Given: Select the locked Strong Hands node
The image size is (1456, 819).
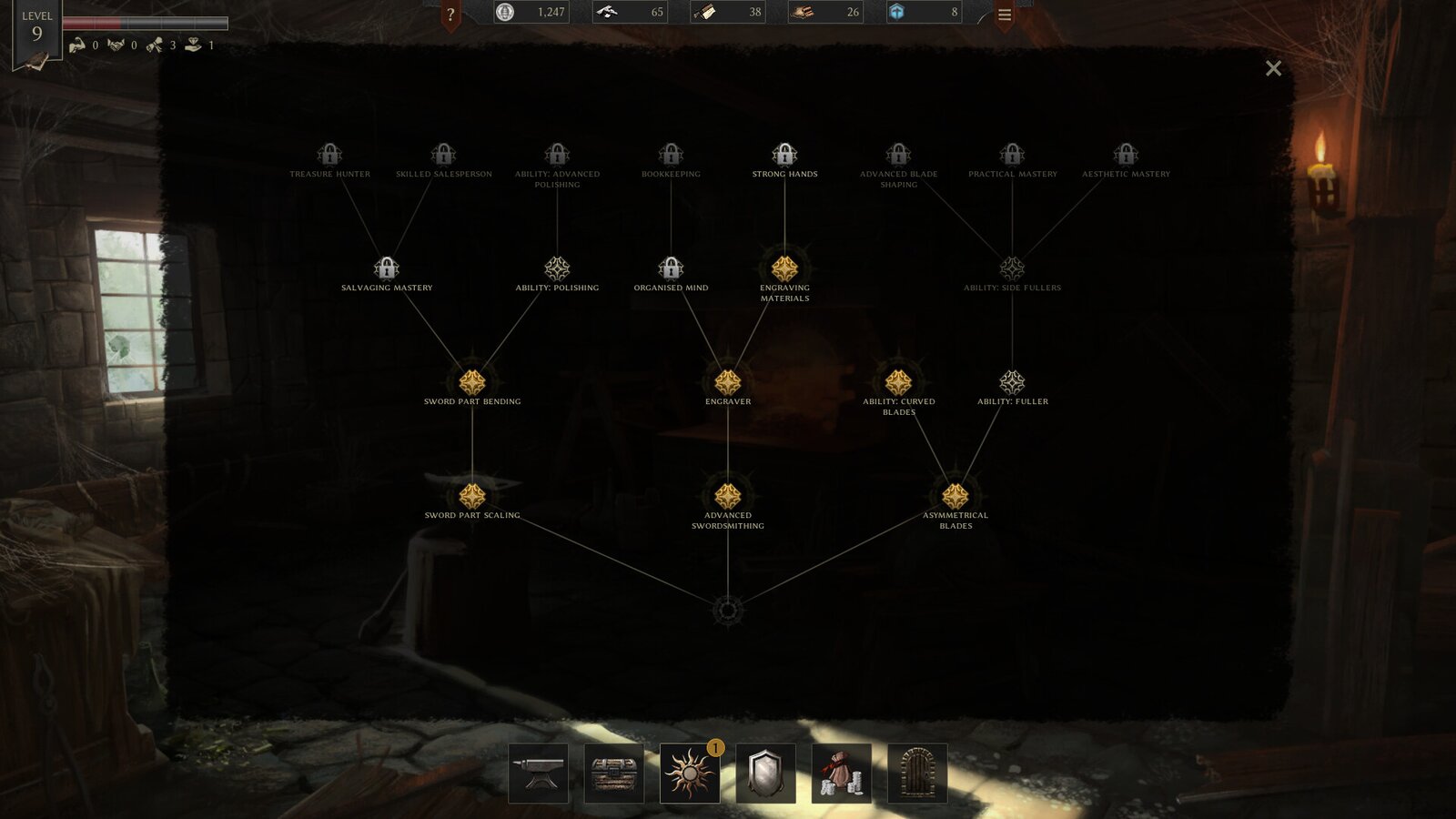Looking at the screenshot, I should click(x=784, y=155).
